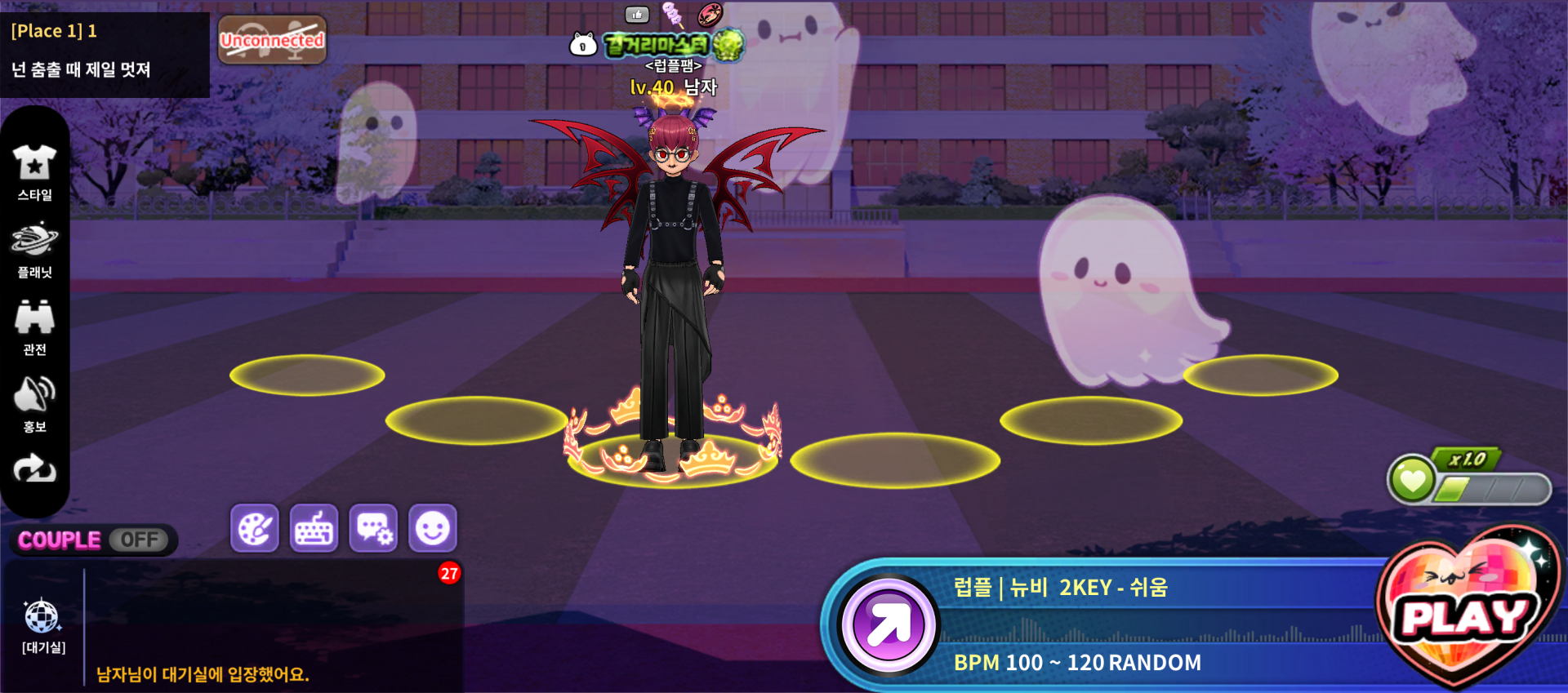
Task: Click the swap arrows icon in sidebar
Action: coord(34,469)
